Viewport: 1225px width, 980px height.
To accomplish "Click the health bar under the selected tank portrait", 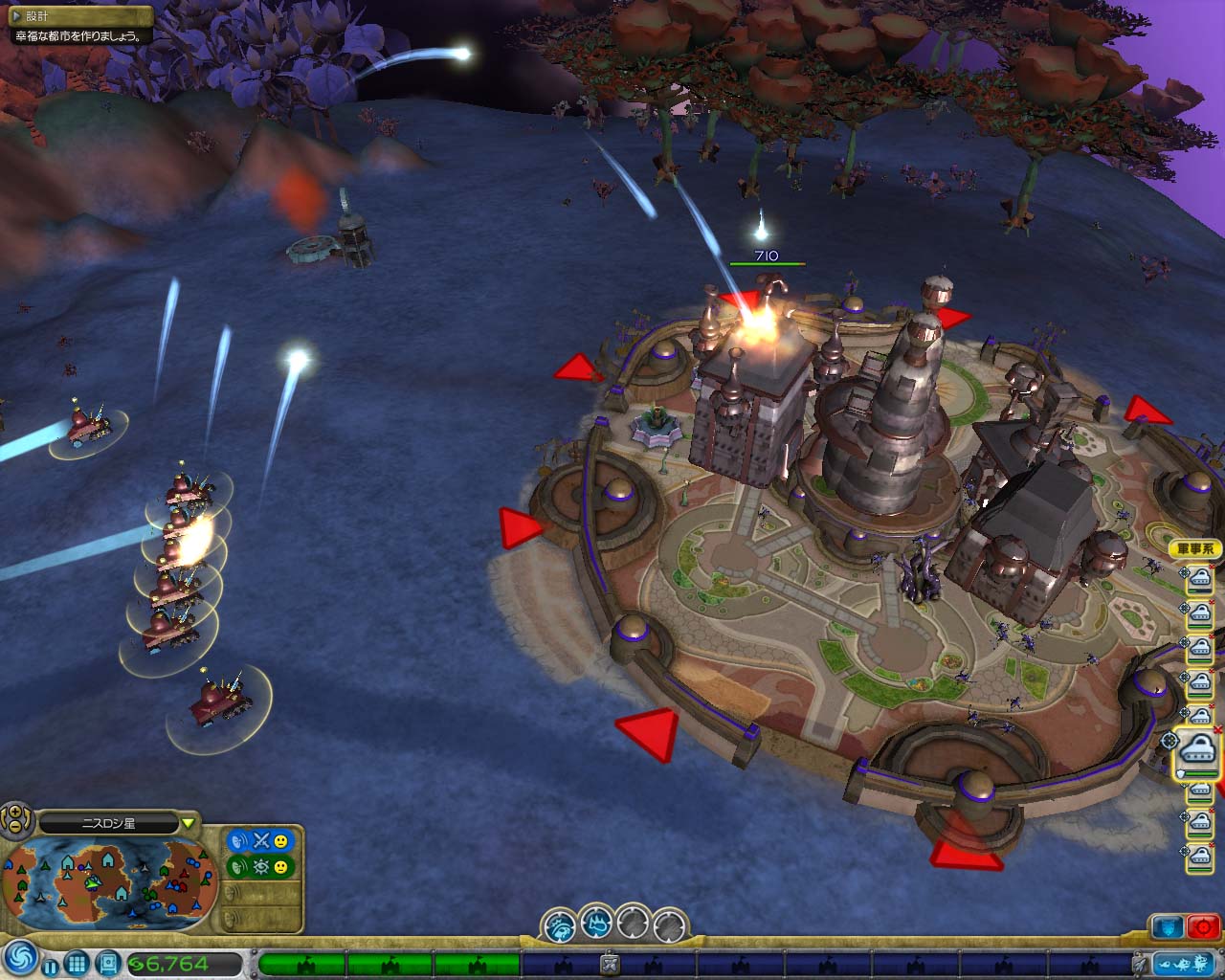I will tap(1200, 771).
